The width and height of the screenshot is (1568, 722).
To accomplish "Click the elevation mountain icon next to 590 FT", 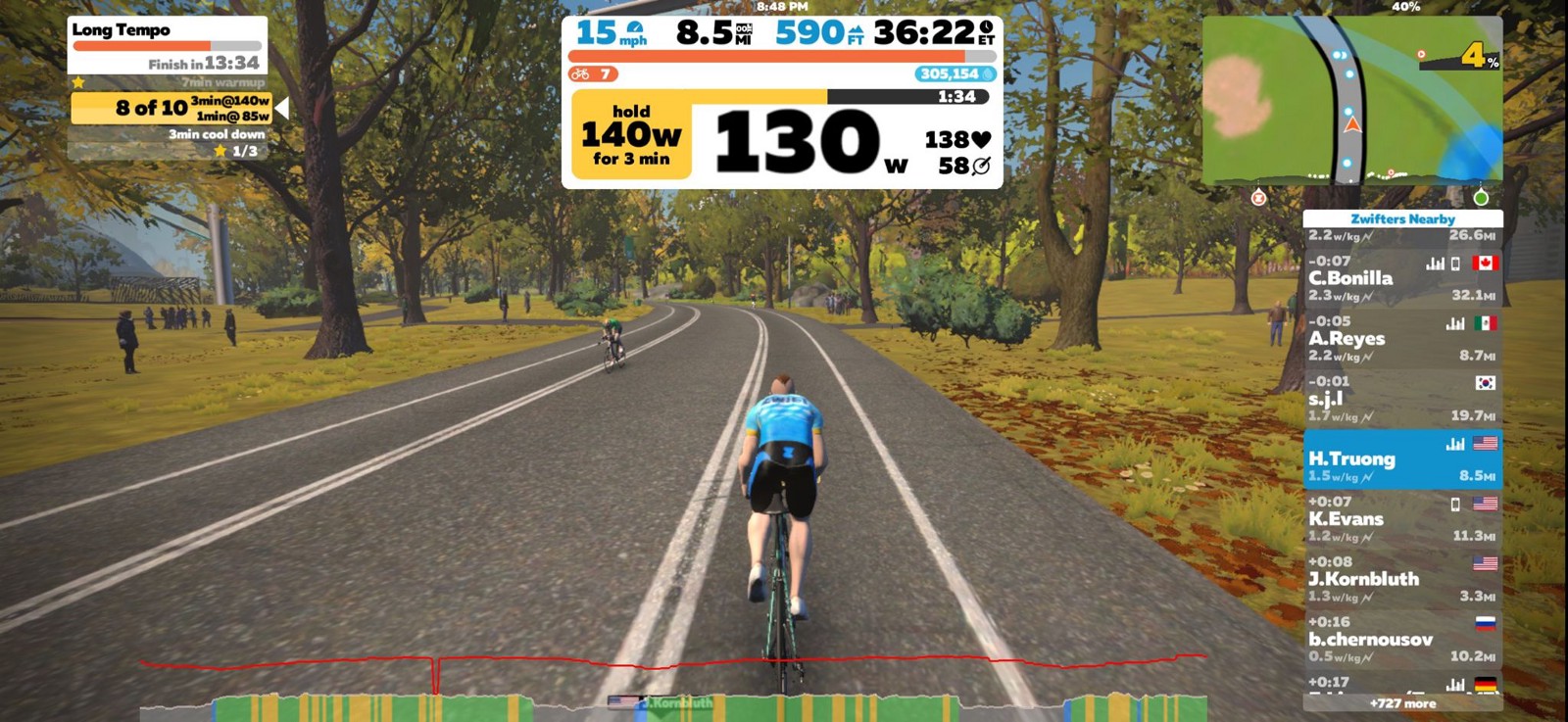I will (x=856, y=30).
